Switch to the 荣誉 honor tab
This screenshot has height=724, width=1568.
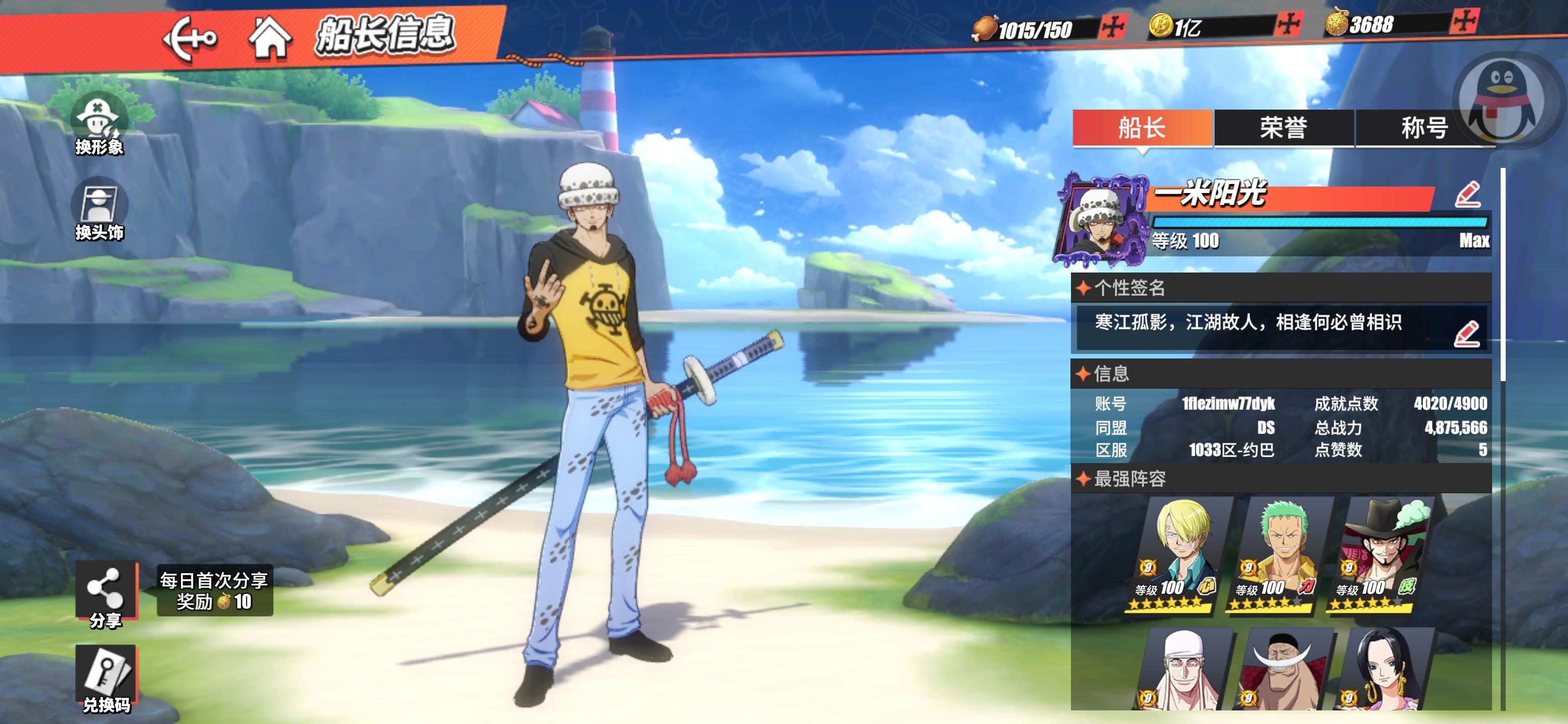tap(1283, 129)
